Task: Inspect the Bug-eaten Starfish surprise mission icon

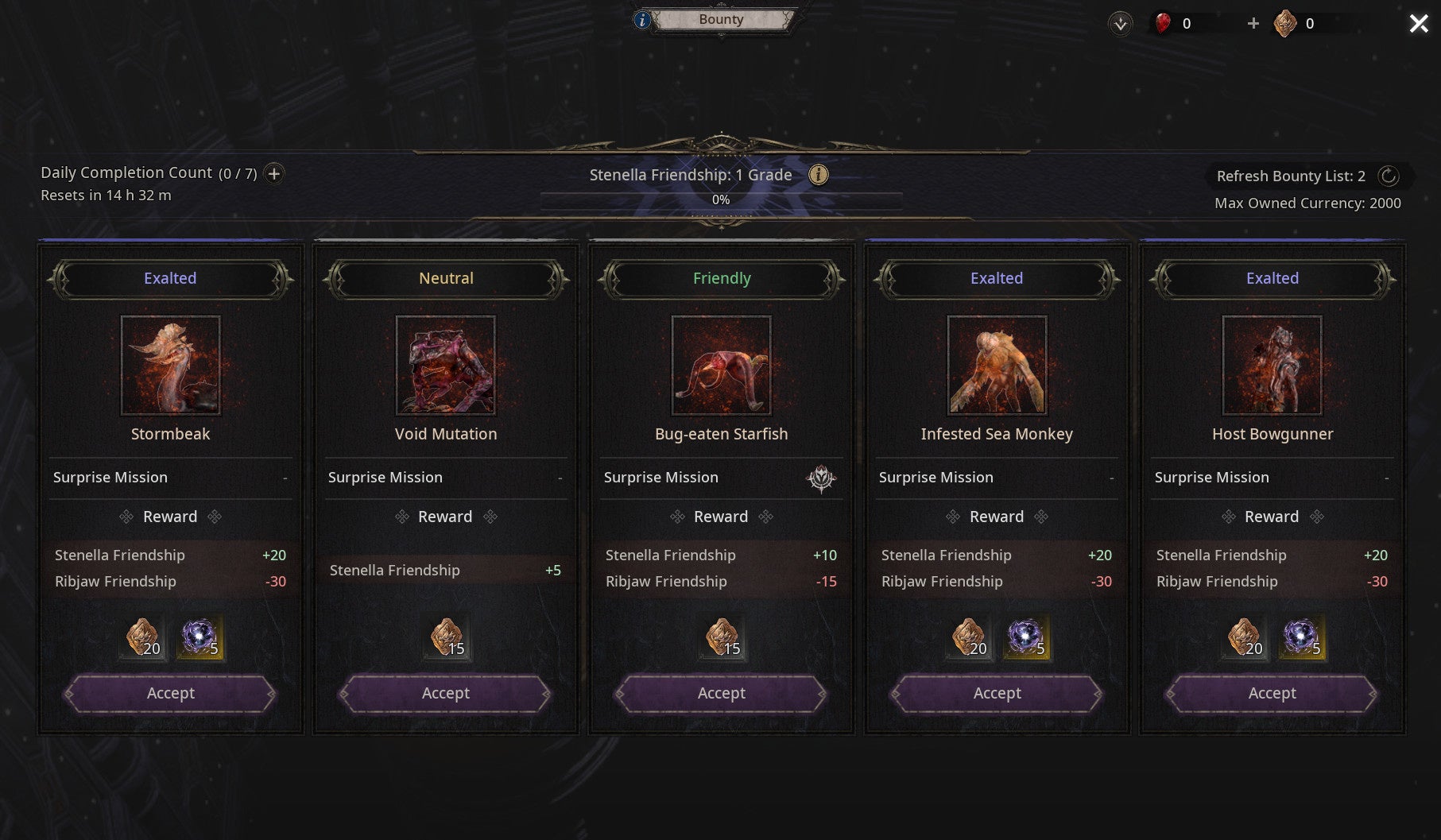Action: click(821, 478)
